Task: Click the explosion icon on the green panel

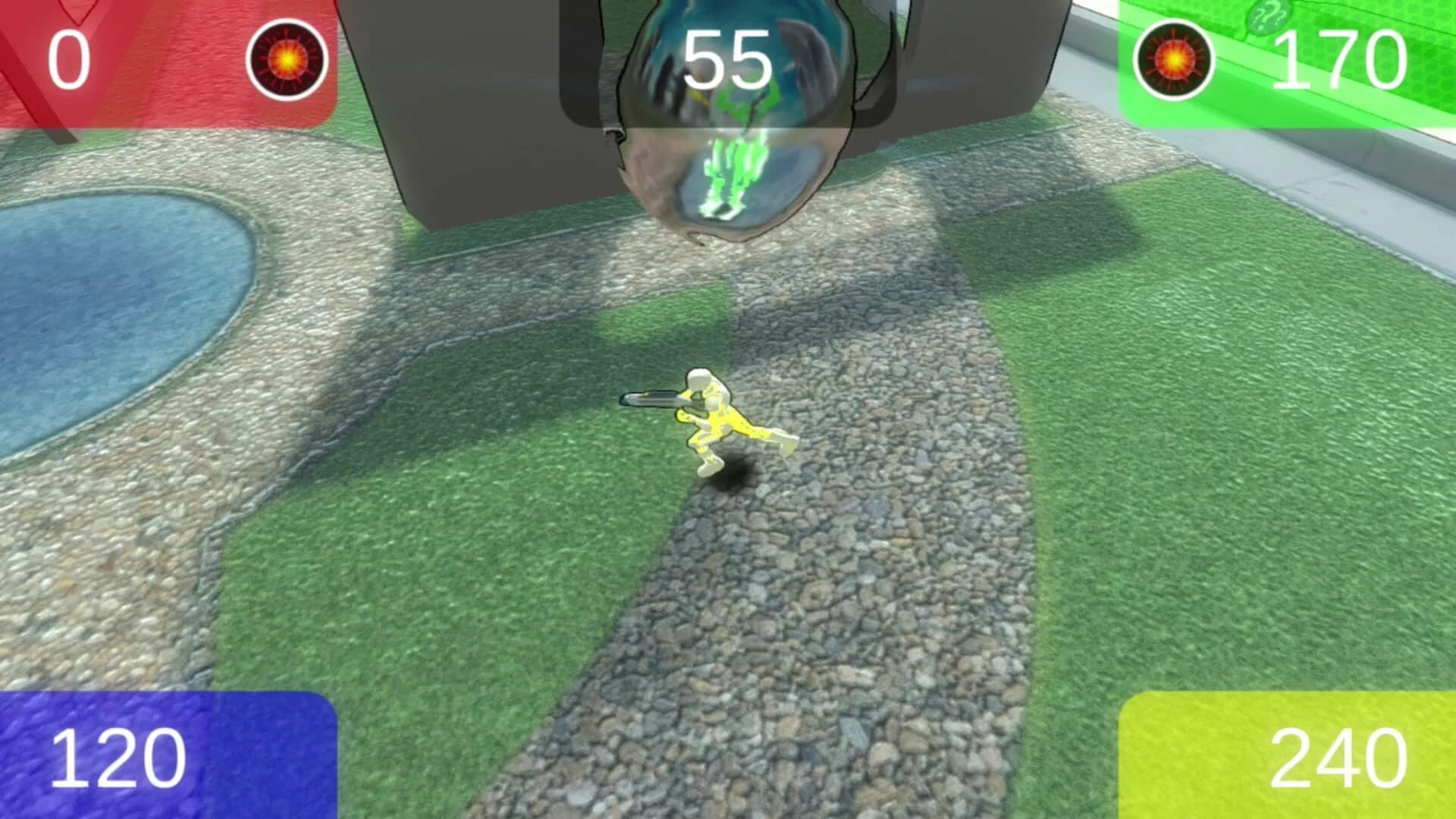Action: (1175, 59)
